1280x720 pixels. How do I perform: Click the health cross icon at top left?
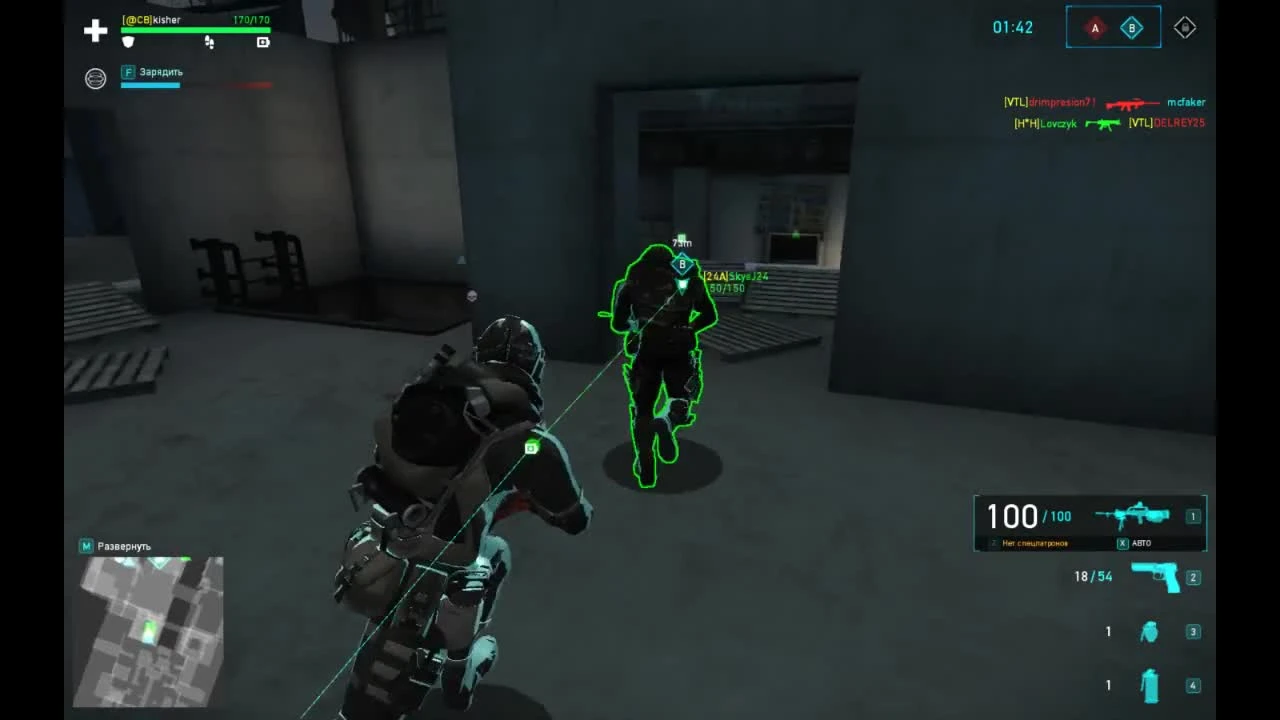pos(95,30)
